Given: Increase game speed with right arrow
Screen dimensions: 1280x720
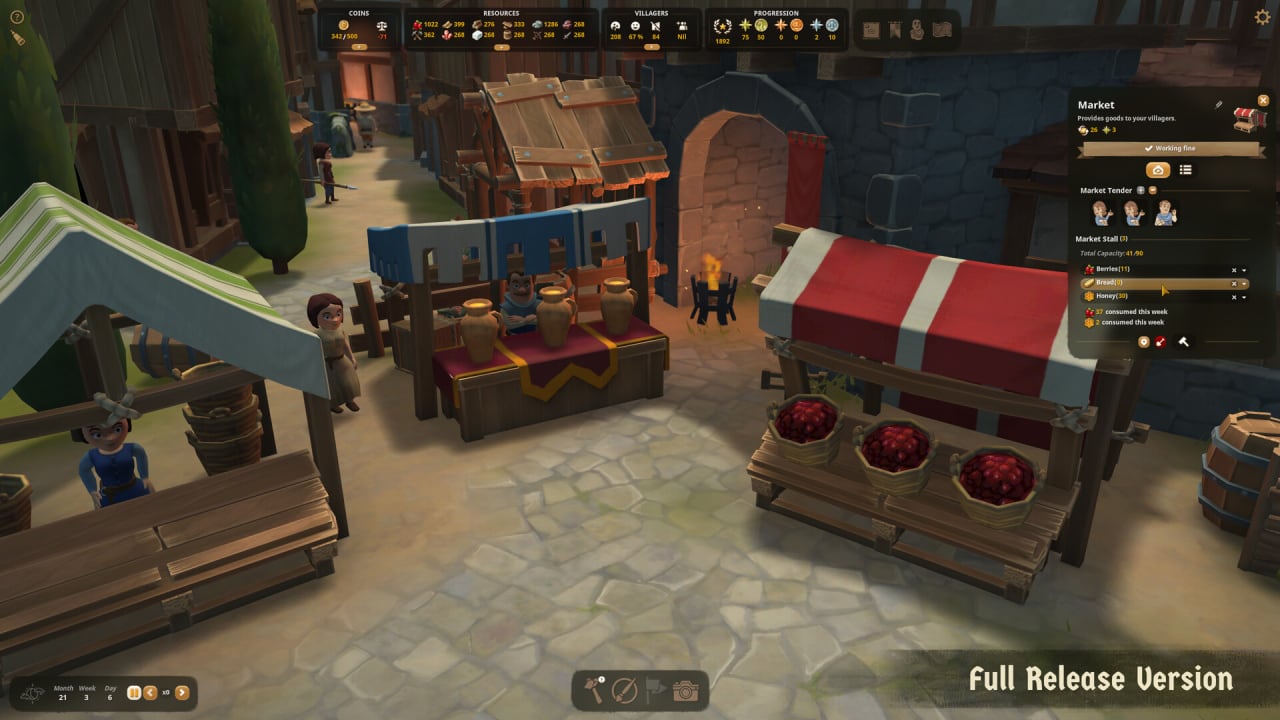Looking at the screenshot, I should 182,692.
